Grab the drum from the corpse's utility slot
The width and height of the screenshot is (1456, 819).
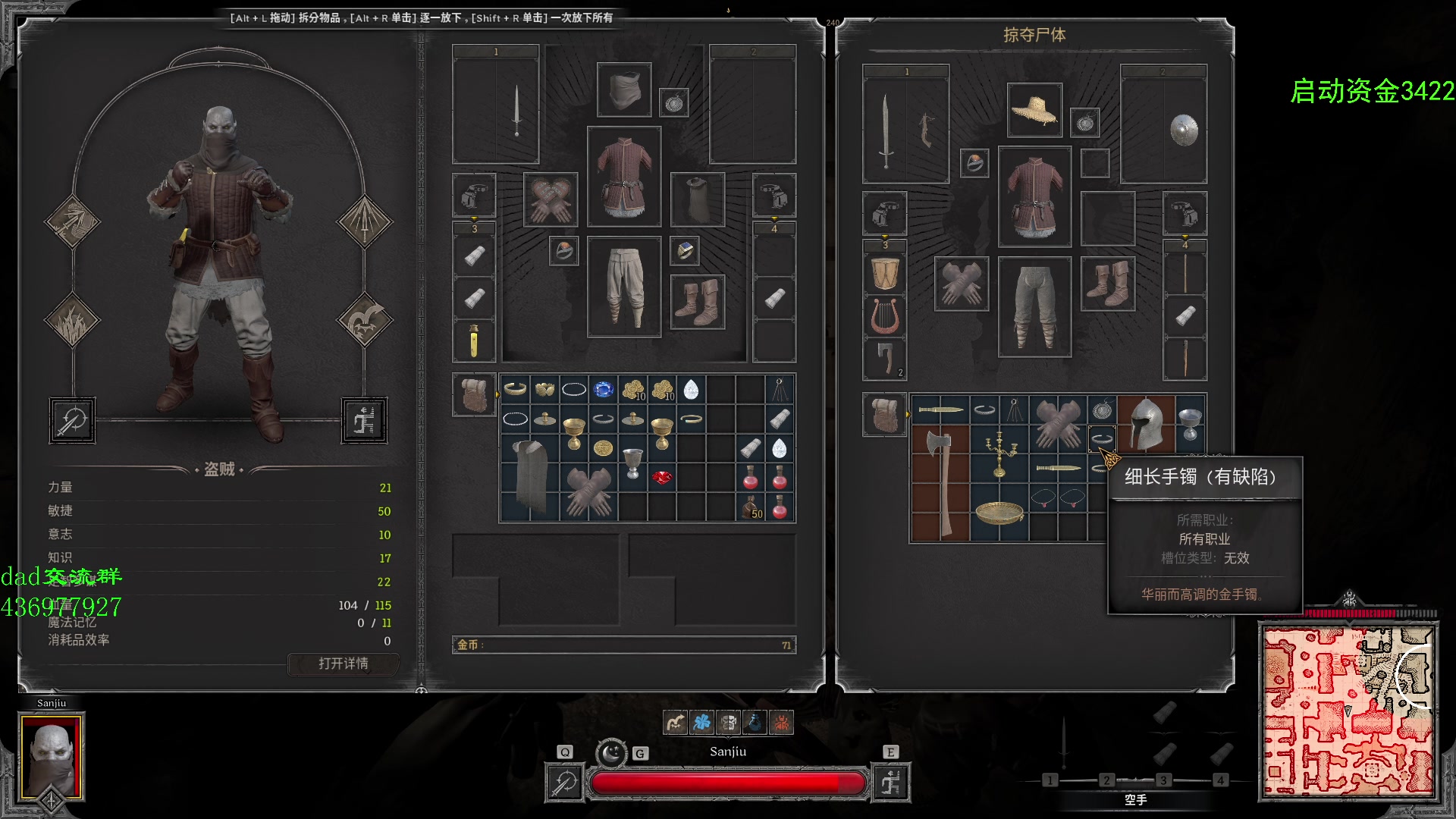tap(885, 274)
